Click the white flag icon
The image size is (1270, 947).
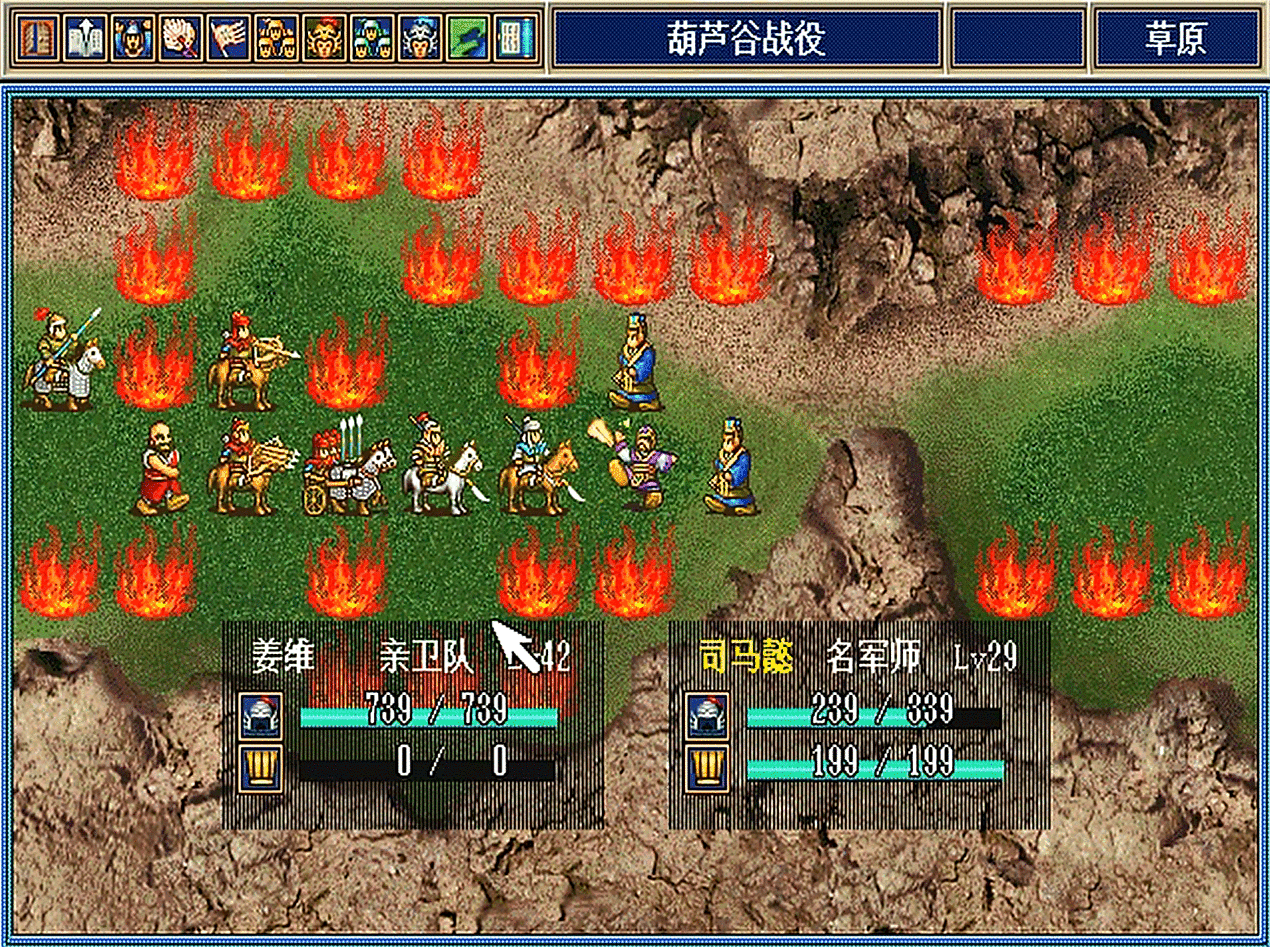[229, 38]
